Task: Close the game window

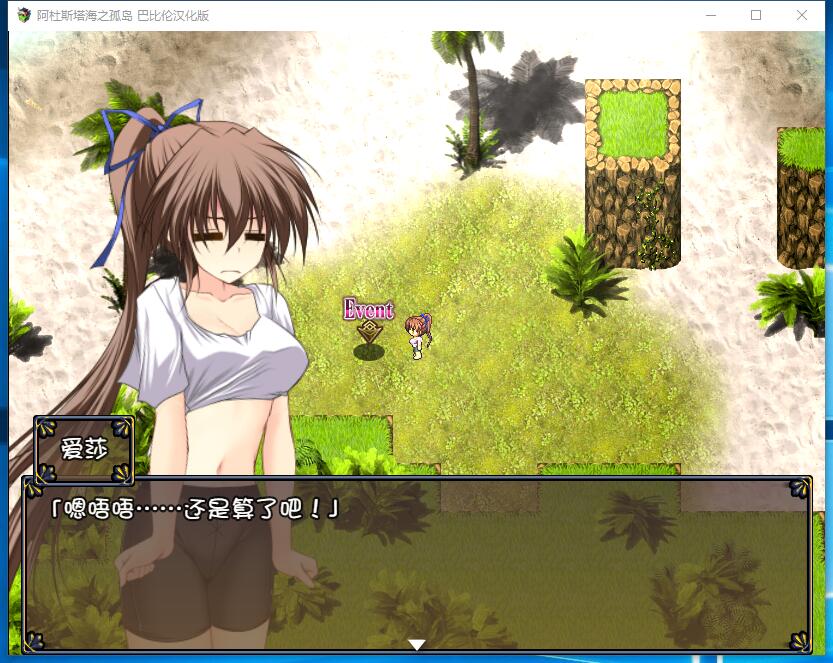Action: pos(802,15)
